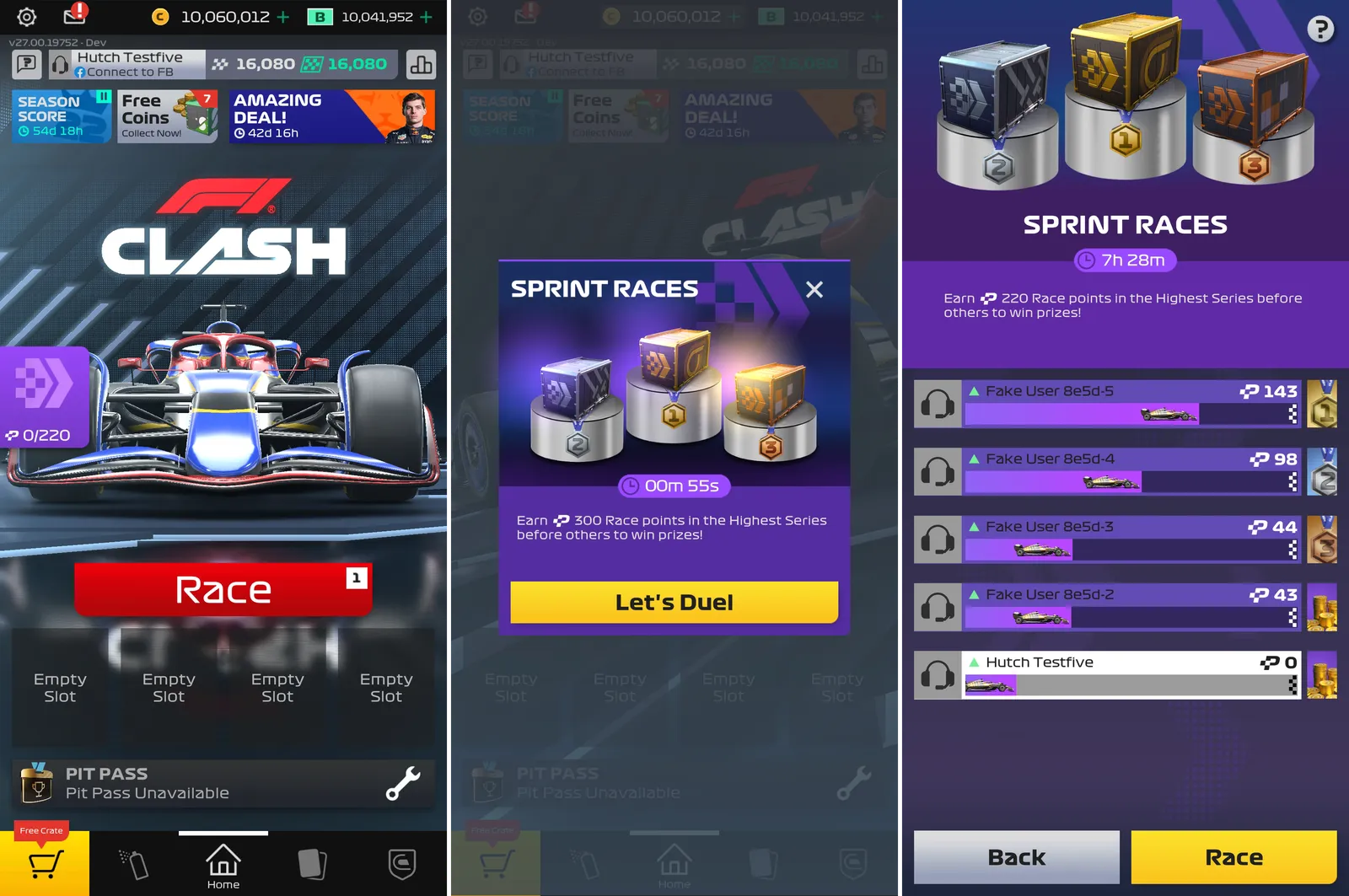
Task: Tap the Let's Duel button
Action: pos(674,603)
